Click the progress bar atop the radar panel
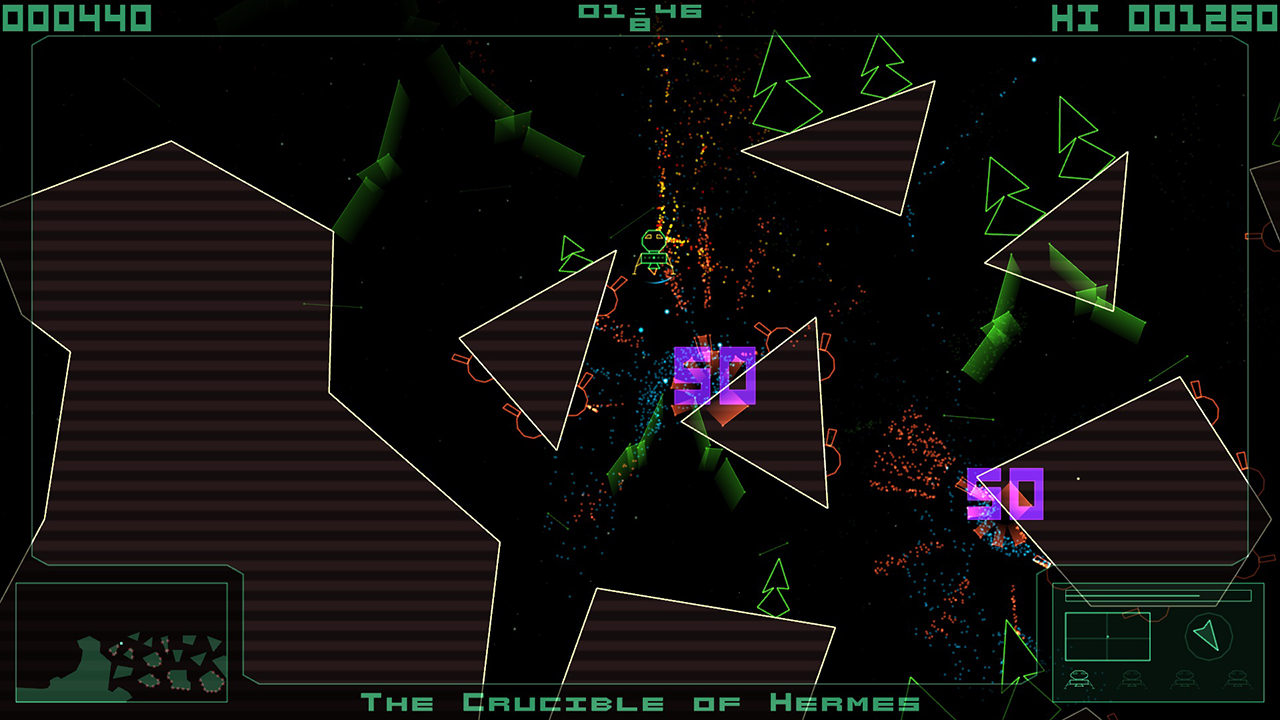The image size is (1280, 720). tap(1158, 594)
